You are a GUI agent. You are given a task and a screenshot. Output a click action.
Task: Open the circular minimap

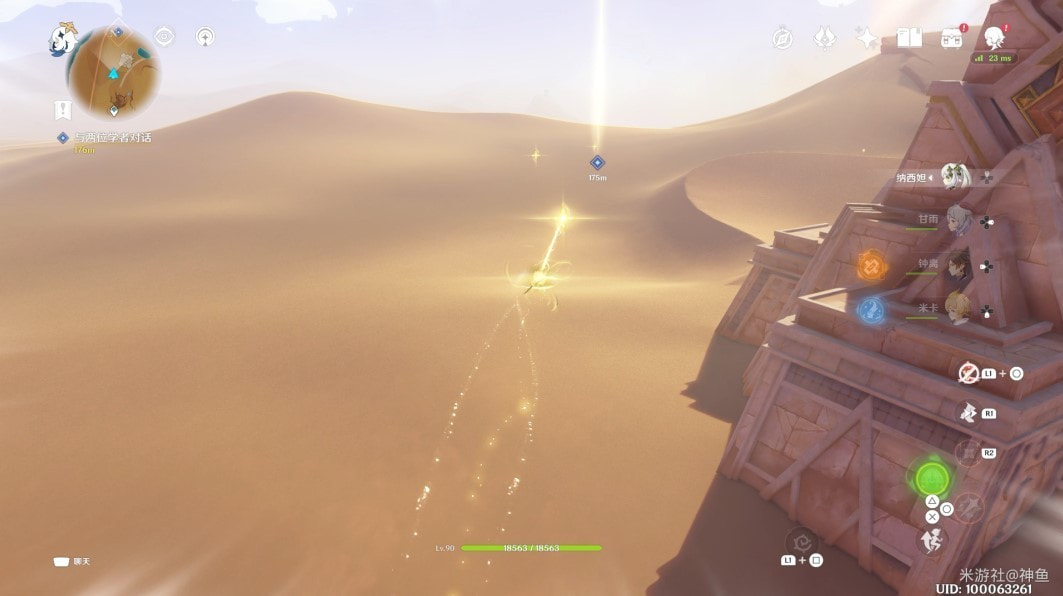tap(113, 72)
